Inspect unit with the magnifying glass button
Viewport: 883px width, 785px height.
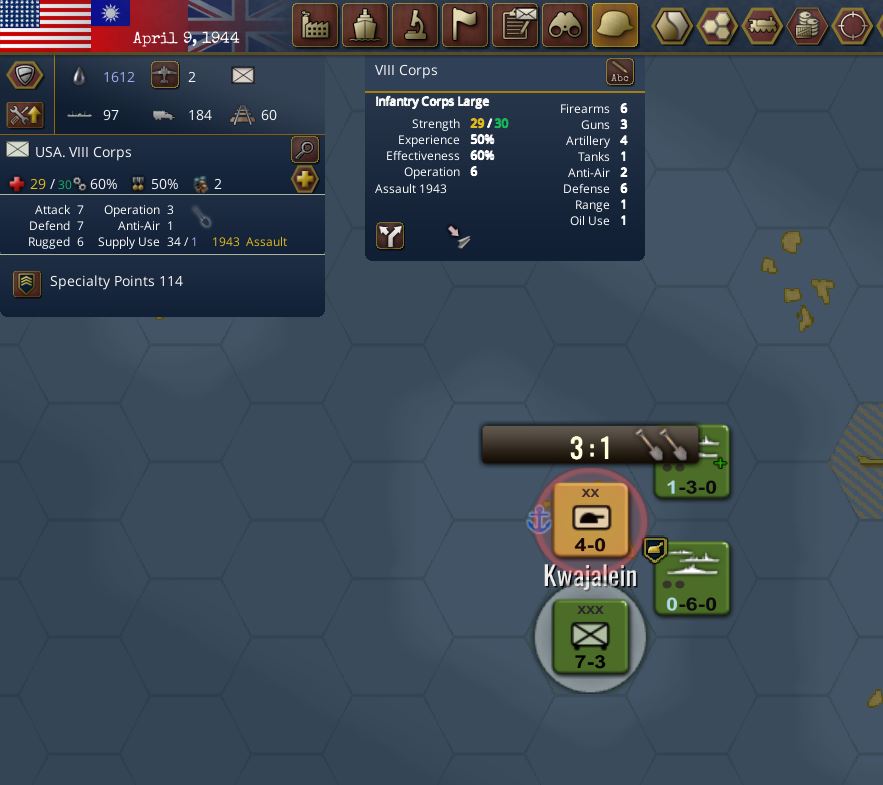pyautogui.click(x=305, y=150)
